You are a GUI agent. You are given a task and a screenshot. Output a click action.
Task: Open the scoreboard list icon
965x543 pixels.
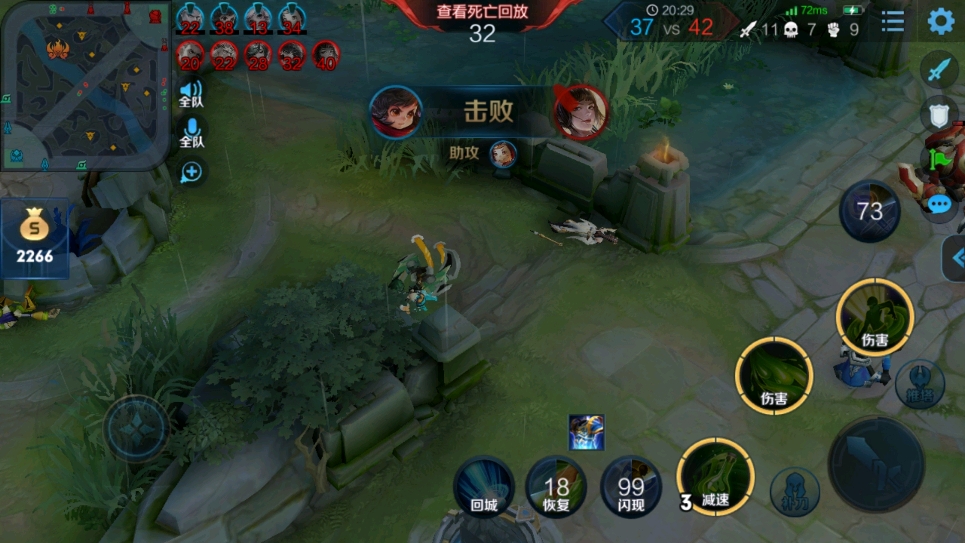(x=893, y=22)
